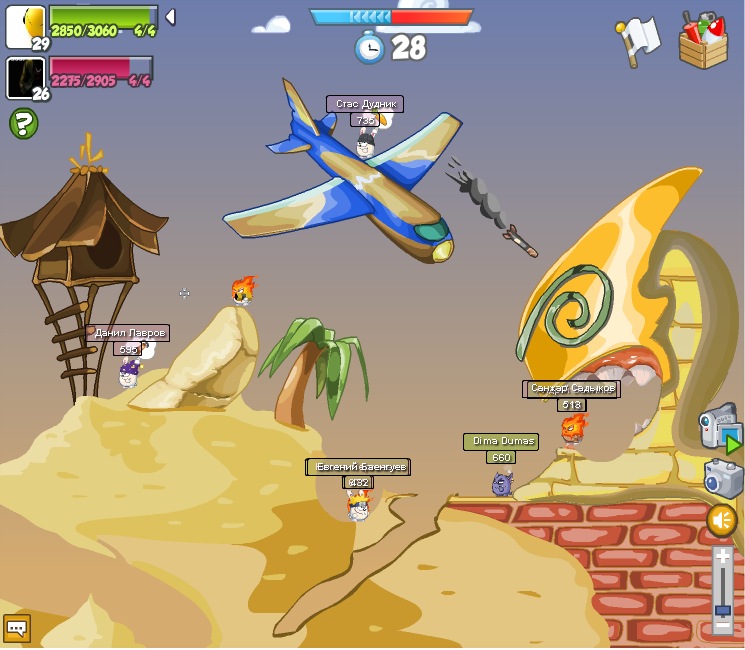Screen dimensions: 745x650
Task: Select the yellow-faced level 29 player avatar
Action: [25, 26]
